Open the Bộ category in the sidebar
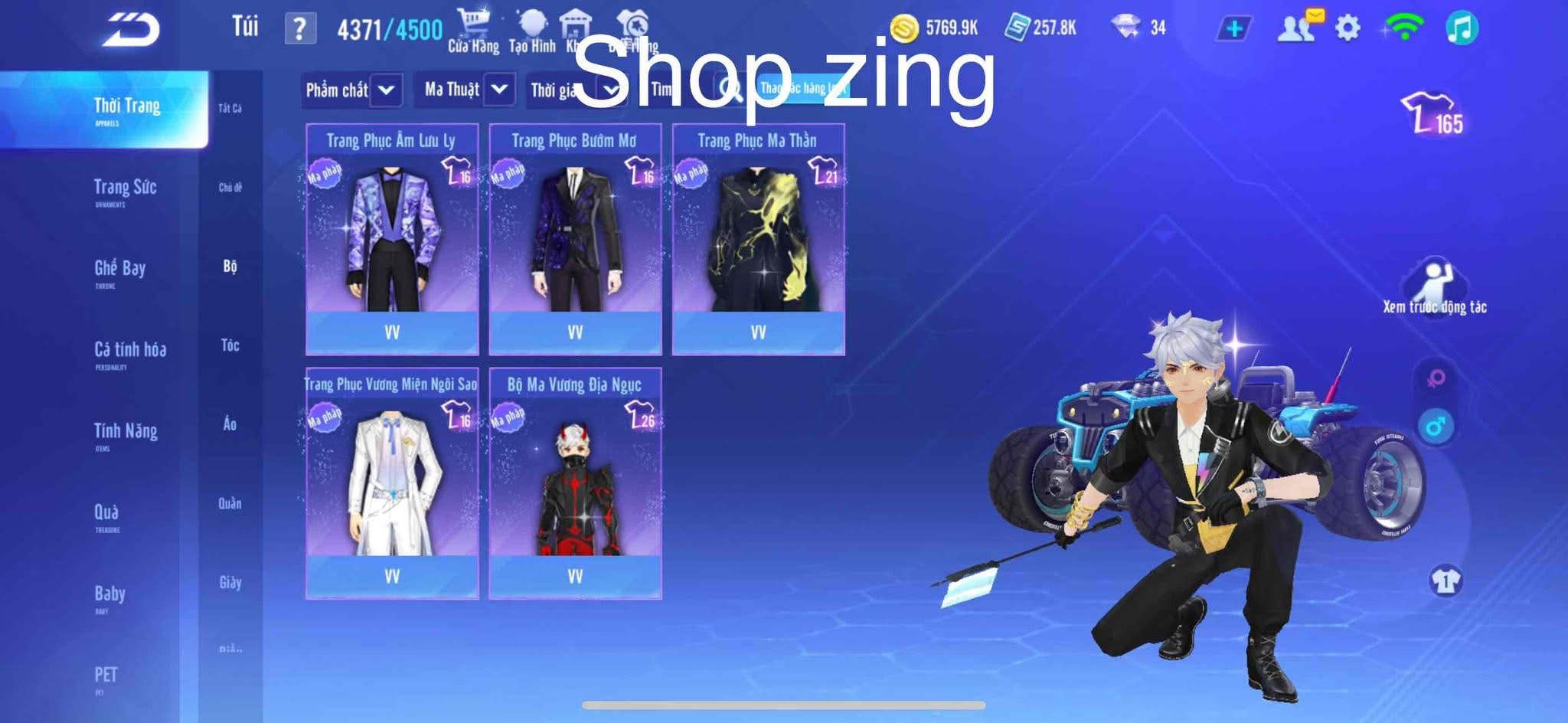 231,268
